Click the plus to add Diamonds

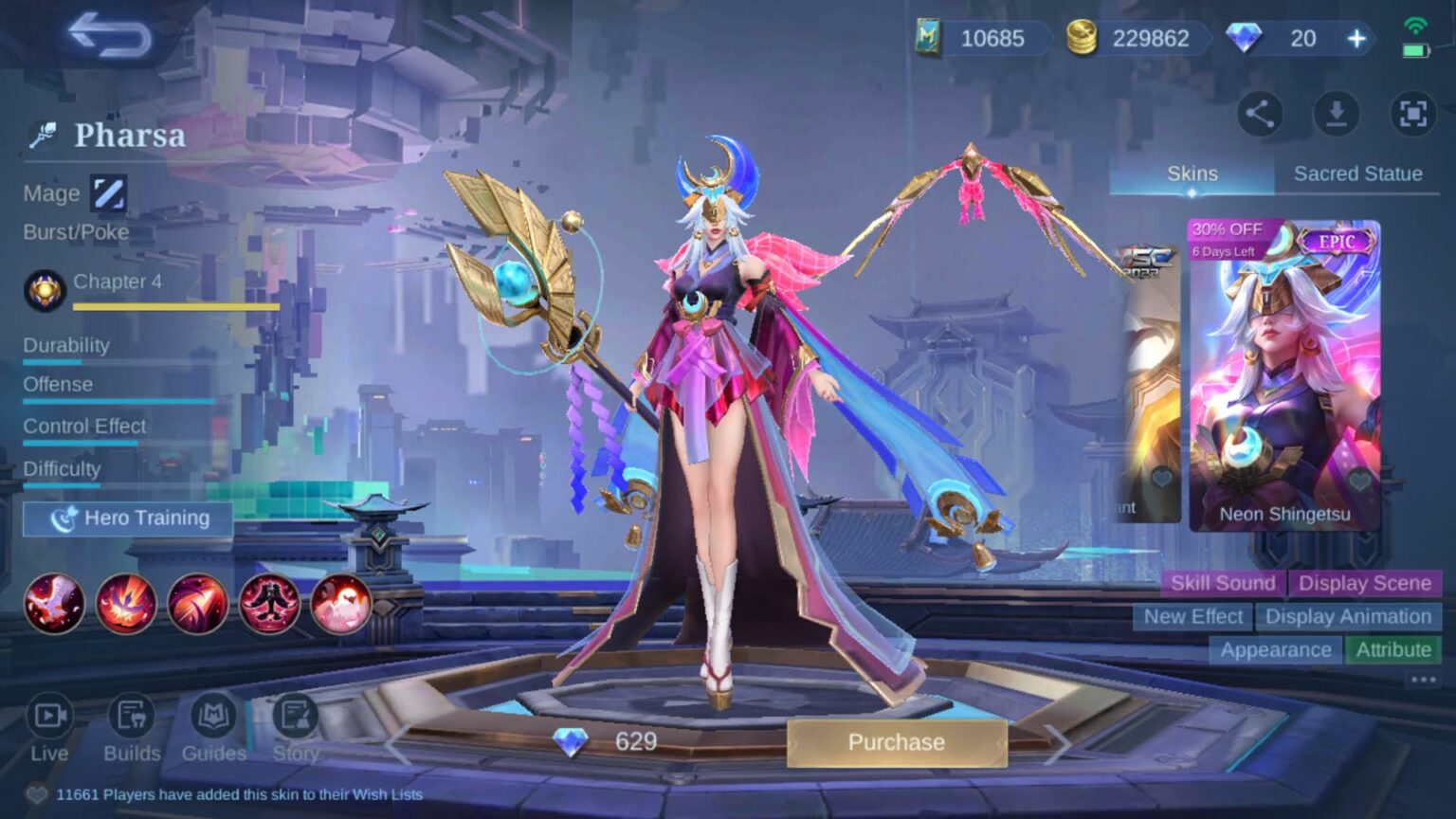[x=1357, y=39]
